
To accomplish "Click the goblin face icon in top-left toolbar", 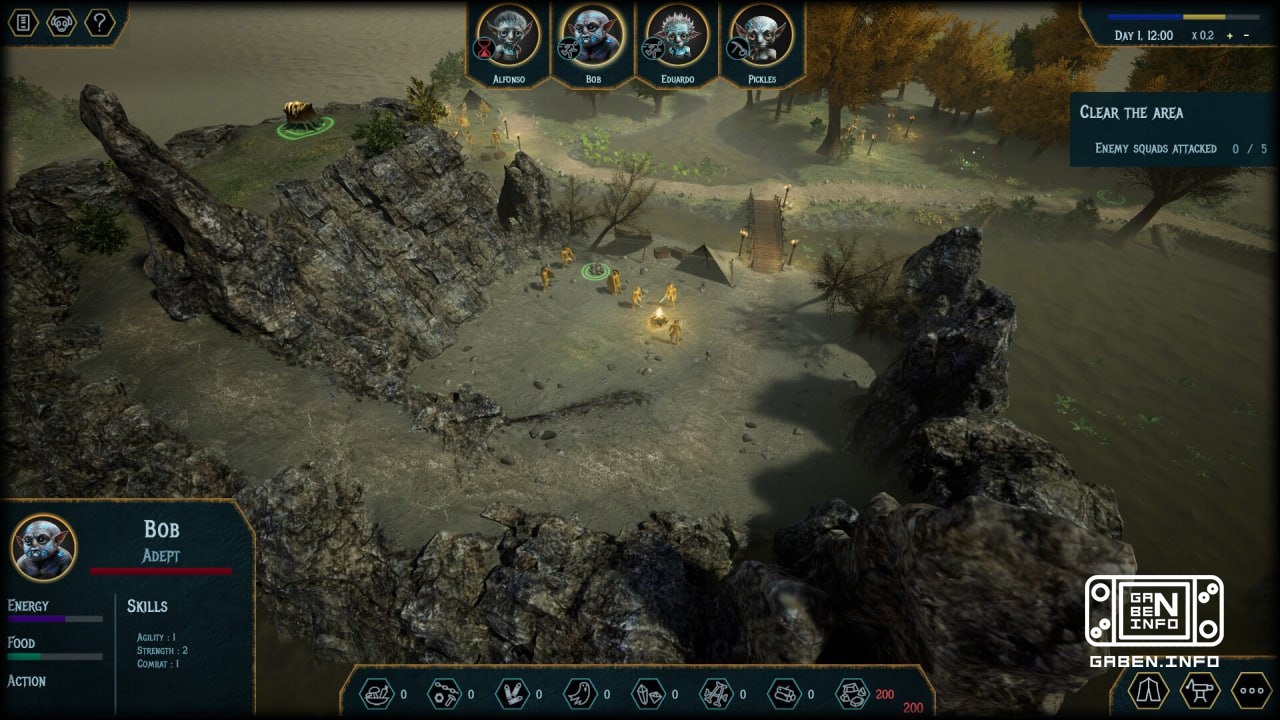I will 60,22.
